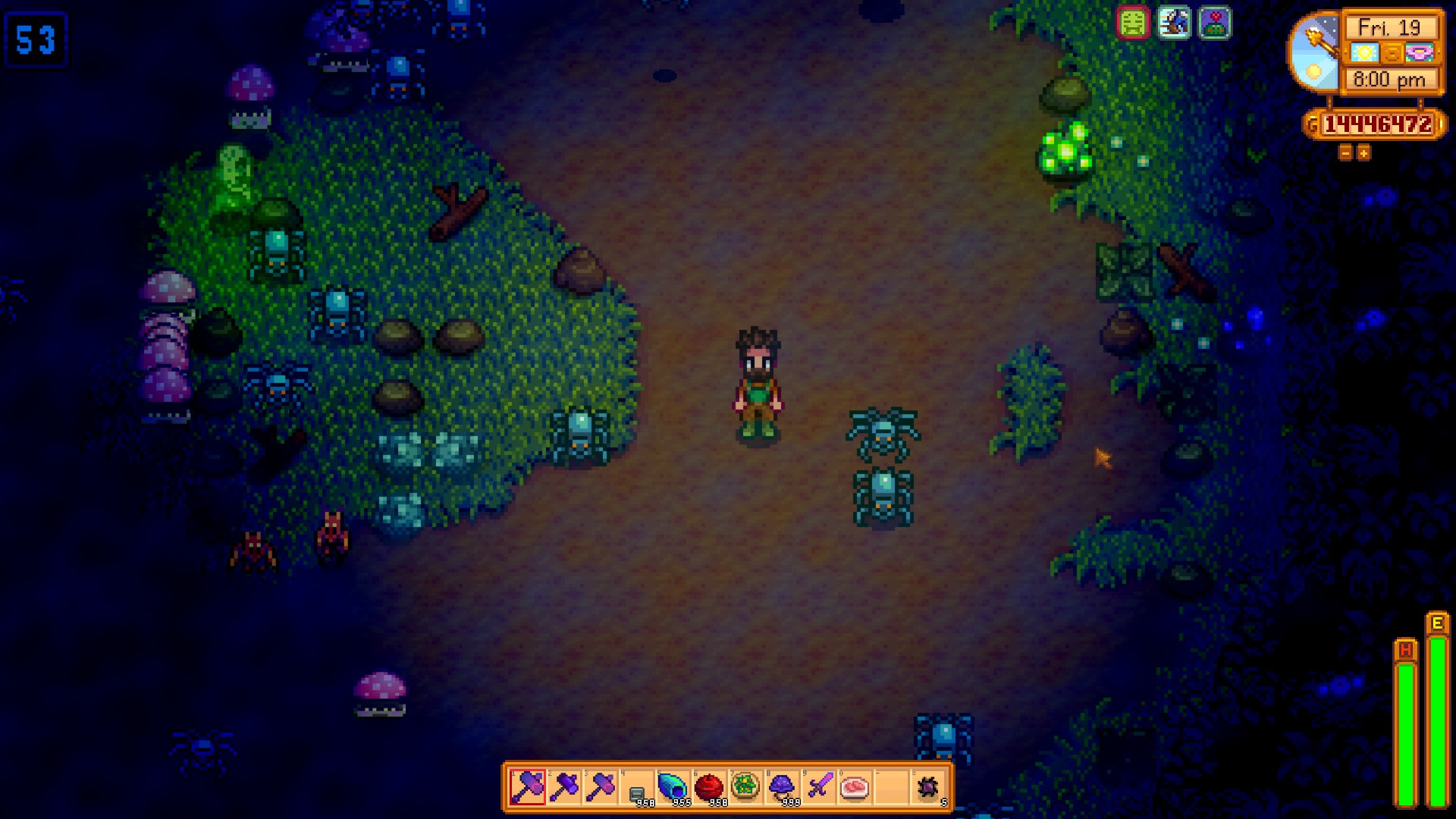Click the sunny weather icon on the clock
1456x819 pixels.
click(1366, 54)
